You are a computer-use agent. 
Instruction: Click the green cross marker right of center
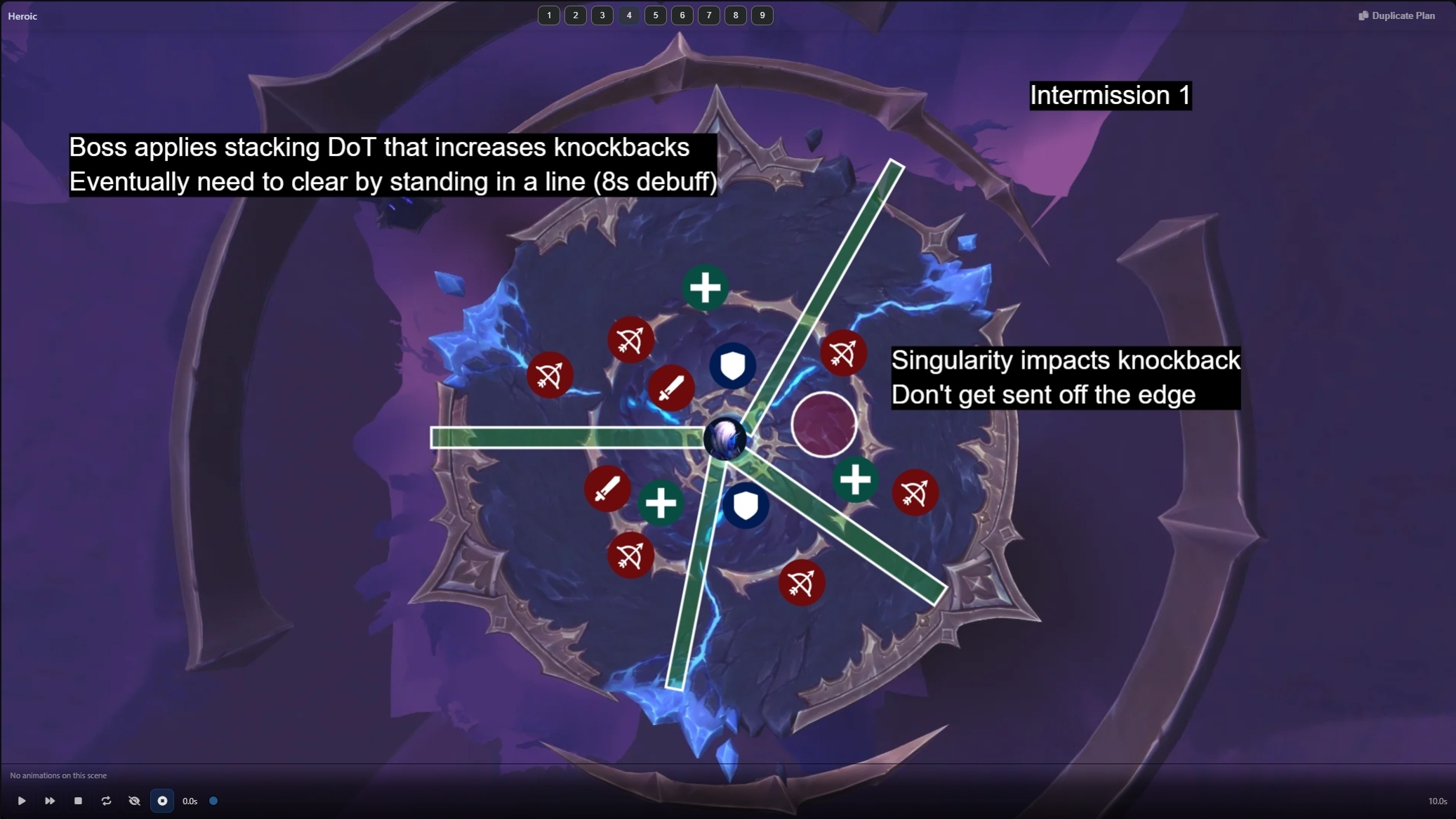(x=856, y=478)
